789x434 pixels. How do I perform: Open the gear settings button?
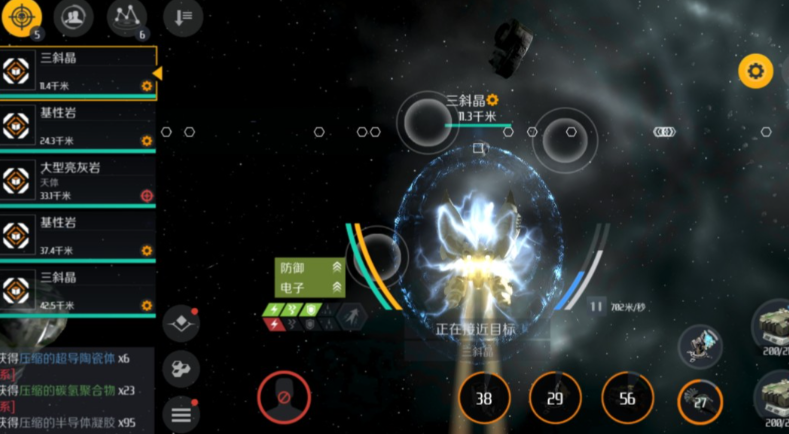click(x=755, y=71)
